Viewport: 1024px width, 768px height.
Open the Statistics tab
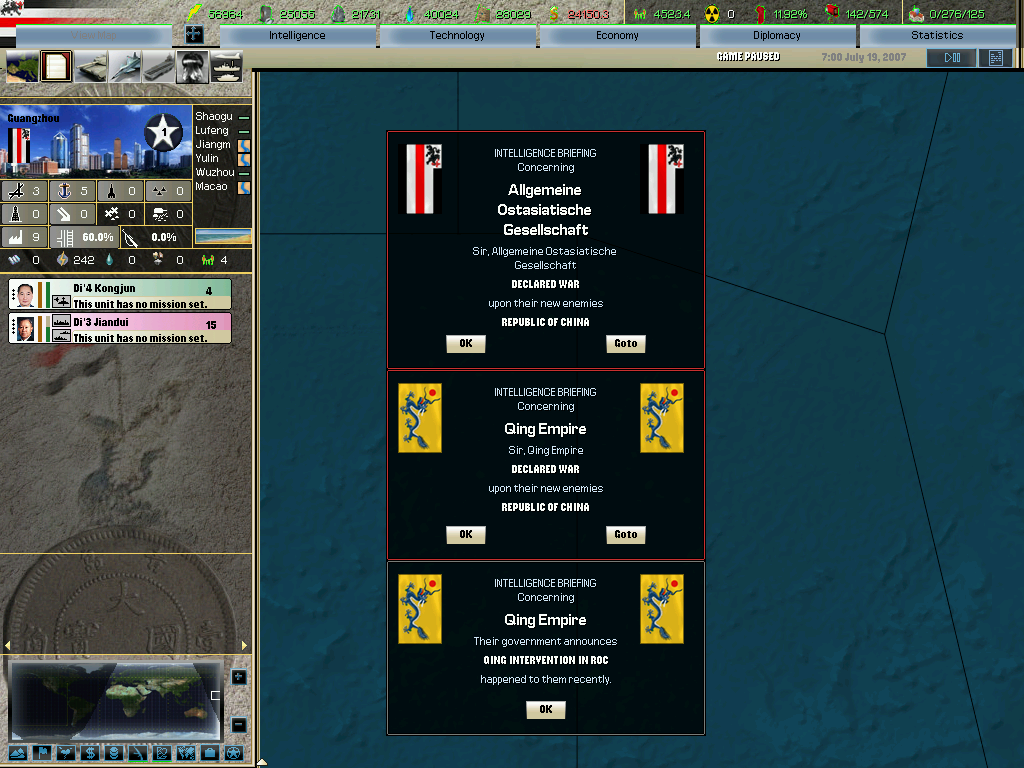pyautogui.click(x=936, y=36)
